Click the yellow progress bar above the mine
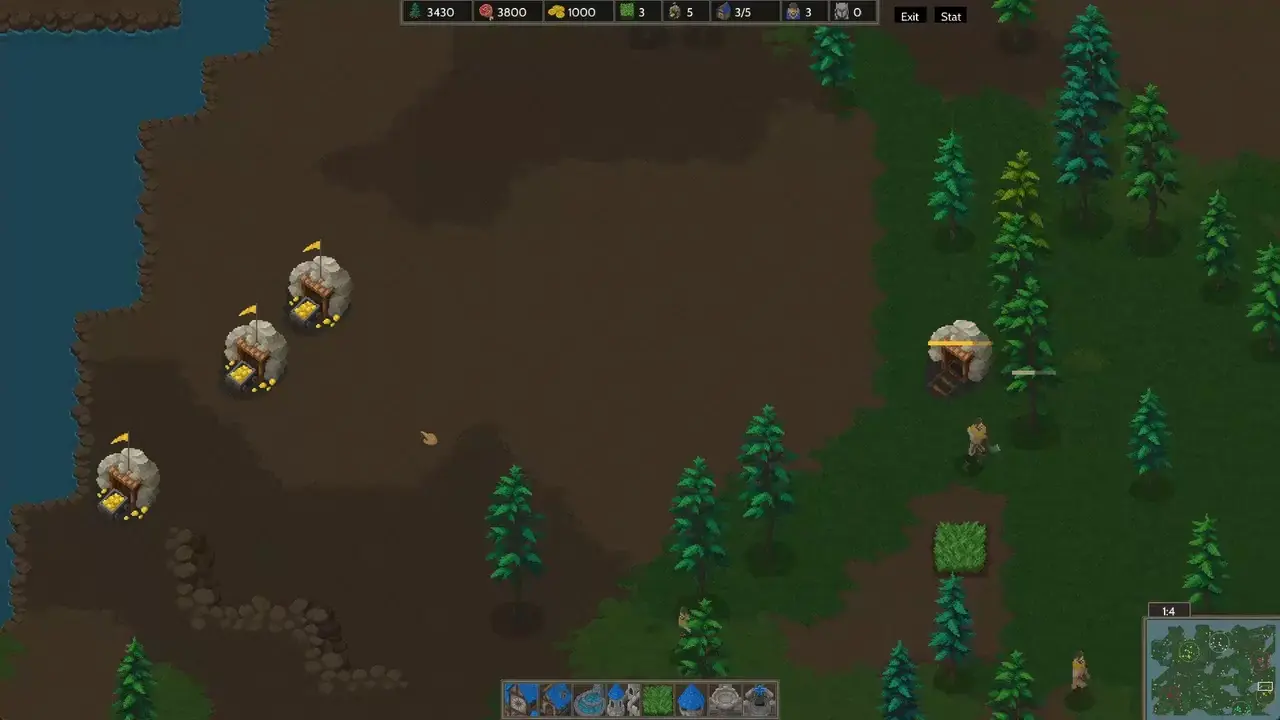This screenshot has width=1280, height=720. tap(958, 343)
